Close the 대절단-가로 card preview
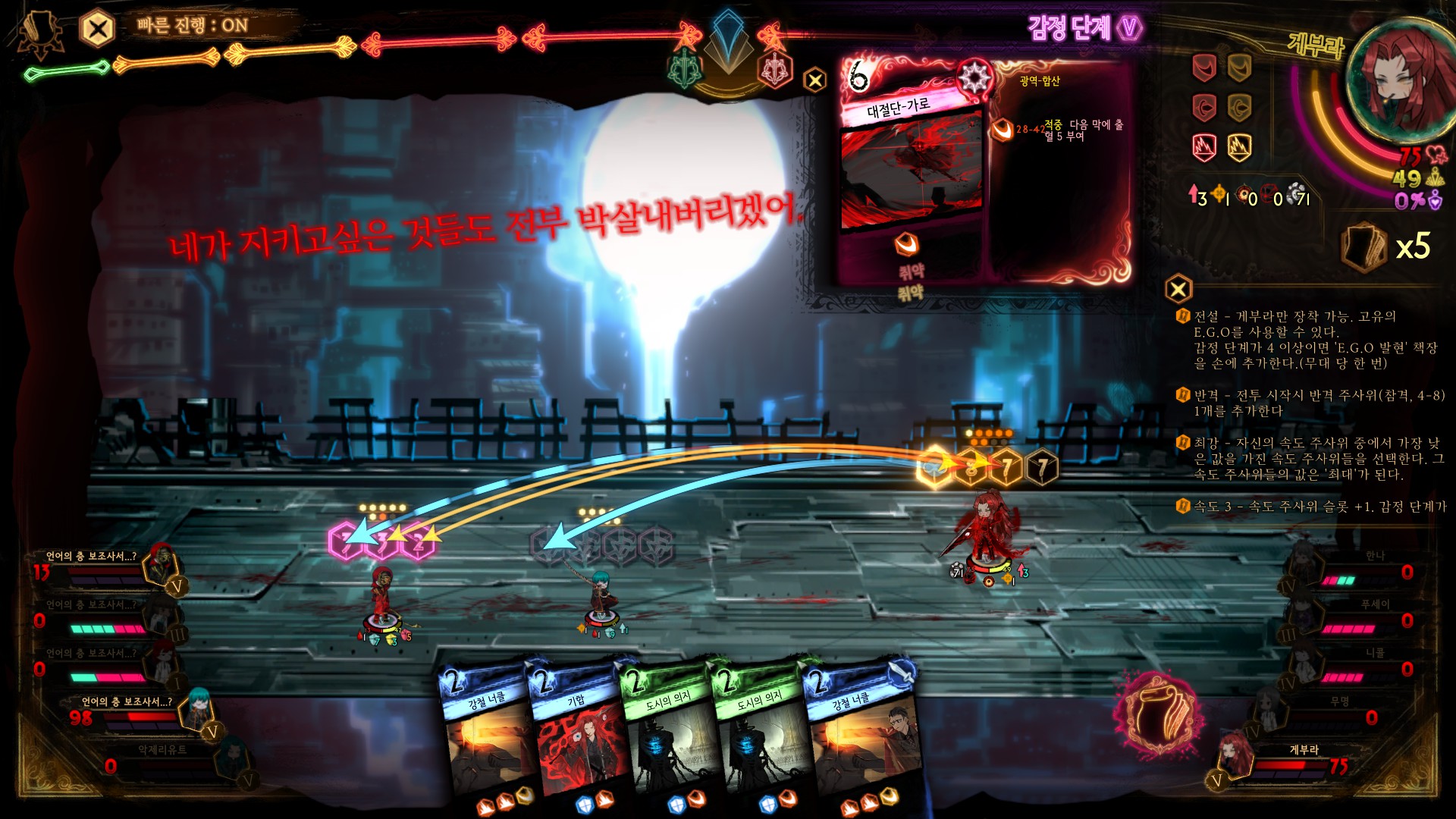The height and width of the screenshot is (819, 1456). pyautogui.click(x=814, y=80)
